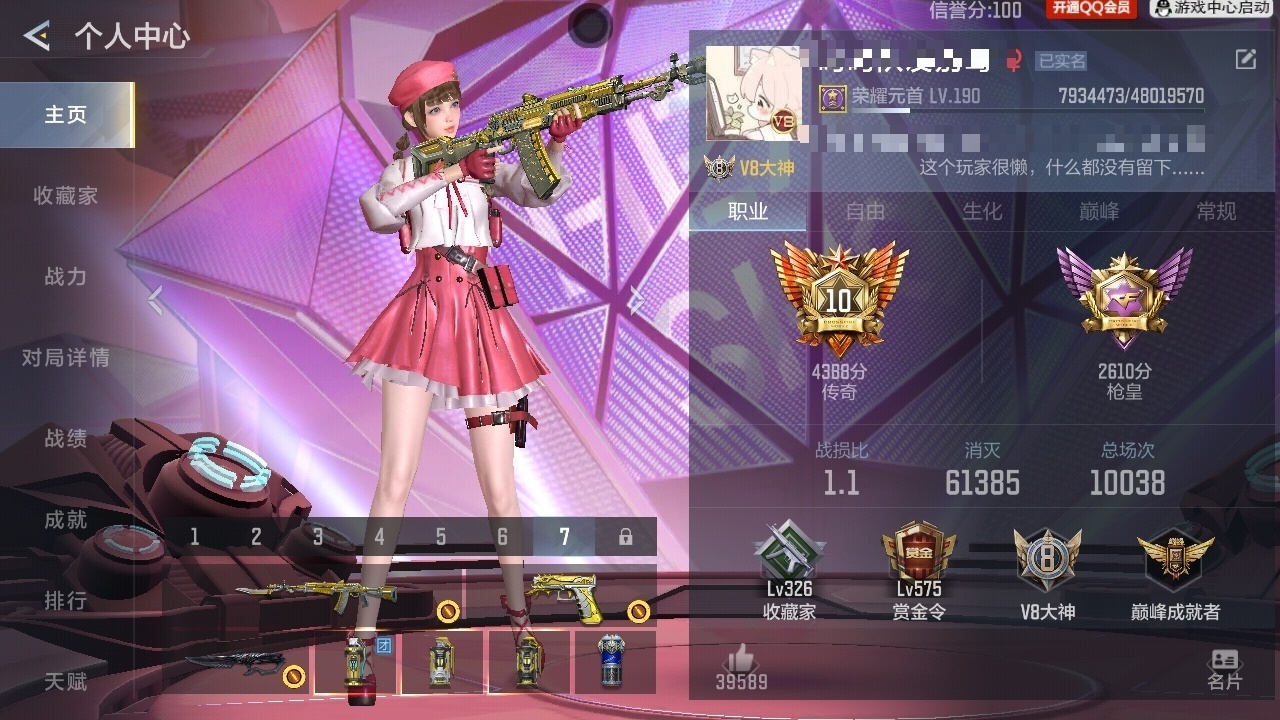Open the 名片 name card
Viewport: 1280px width, 720px height.
coord(1224,669)
